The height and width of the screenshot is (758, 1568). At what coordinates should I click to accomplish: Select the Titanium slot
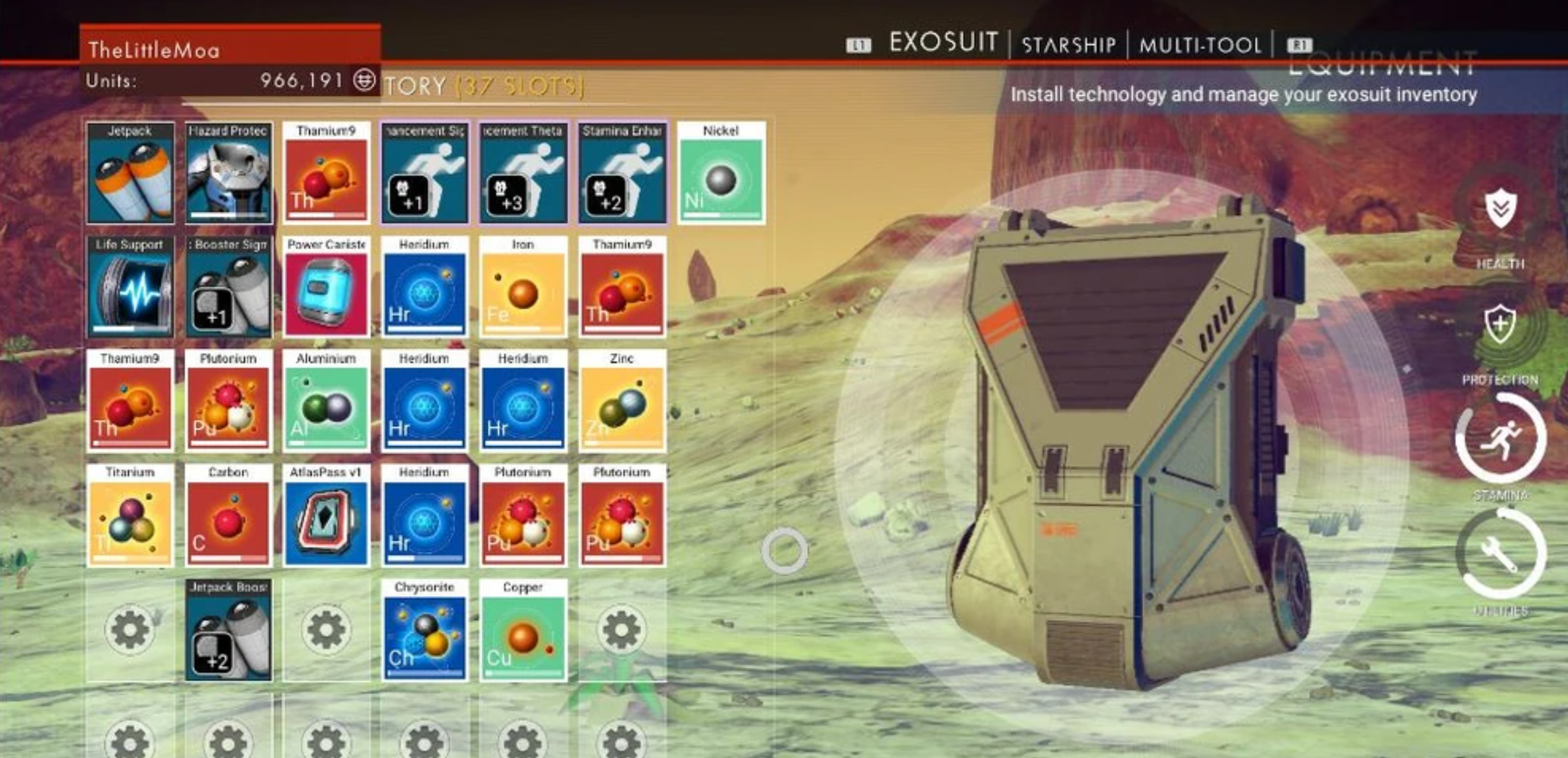[x=130, y=515]
